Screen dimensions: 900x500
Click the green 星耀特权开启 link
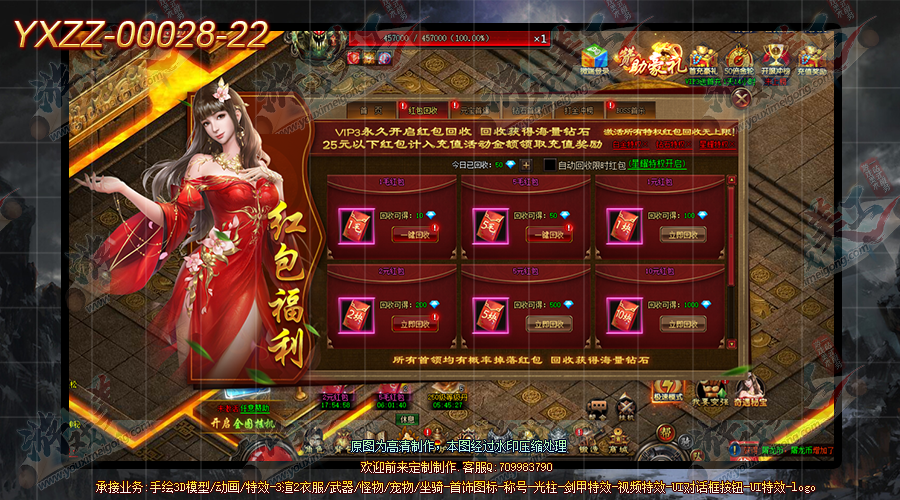click(x=656, y=164)
